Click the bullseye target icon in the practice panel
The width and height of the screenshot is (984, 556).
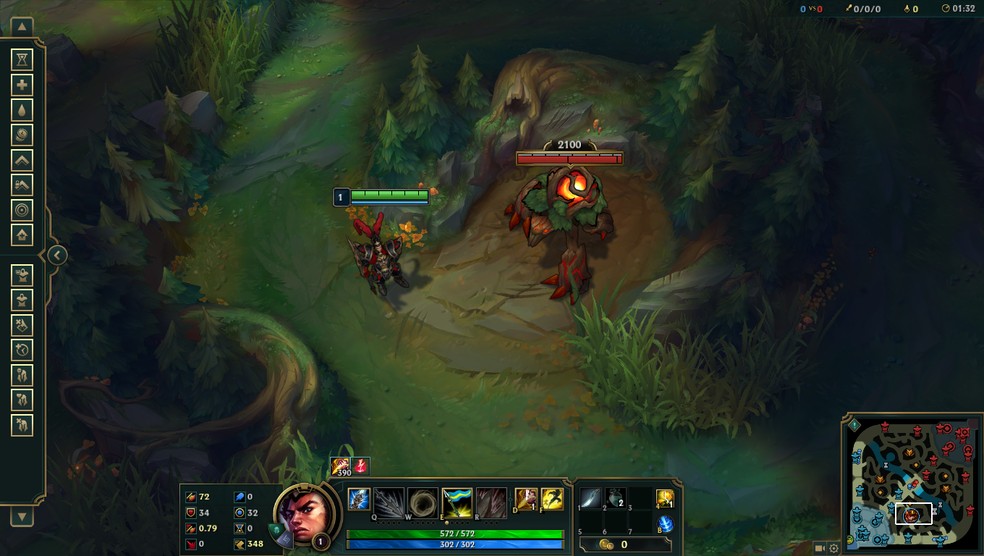tap(22, 210)
